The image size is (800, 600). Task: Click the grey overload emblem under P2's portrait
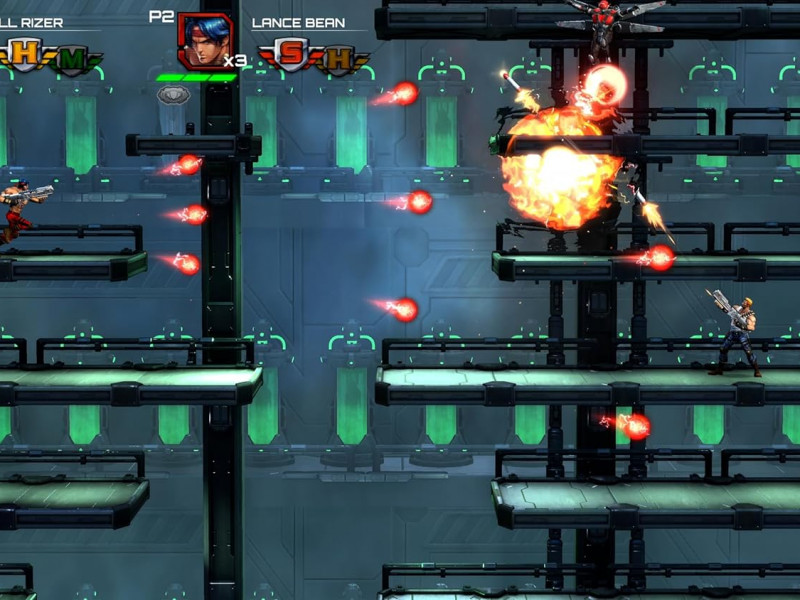pos(174,94)
